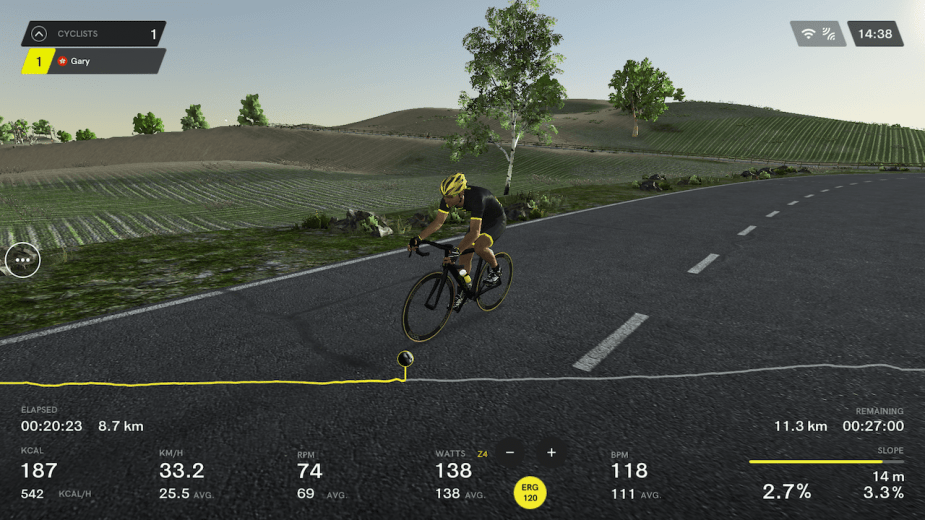Open the three-dot options menu
Viewport: 925px width, 520px height.
[22, 260]
